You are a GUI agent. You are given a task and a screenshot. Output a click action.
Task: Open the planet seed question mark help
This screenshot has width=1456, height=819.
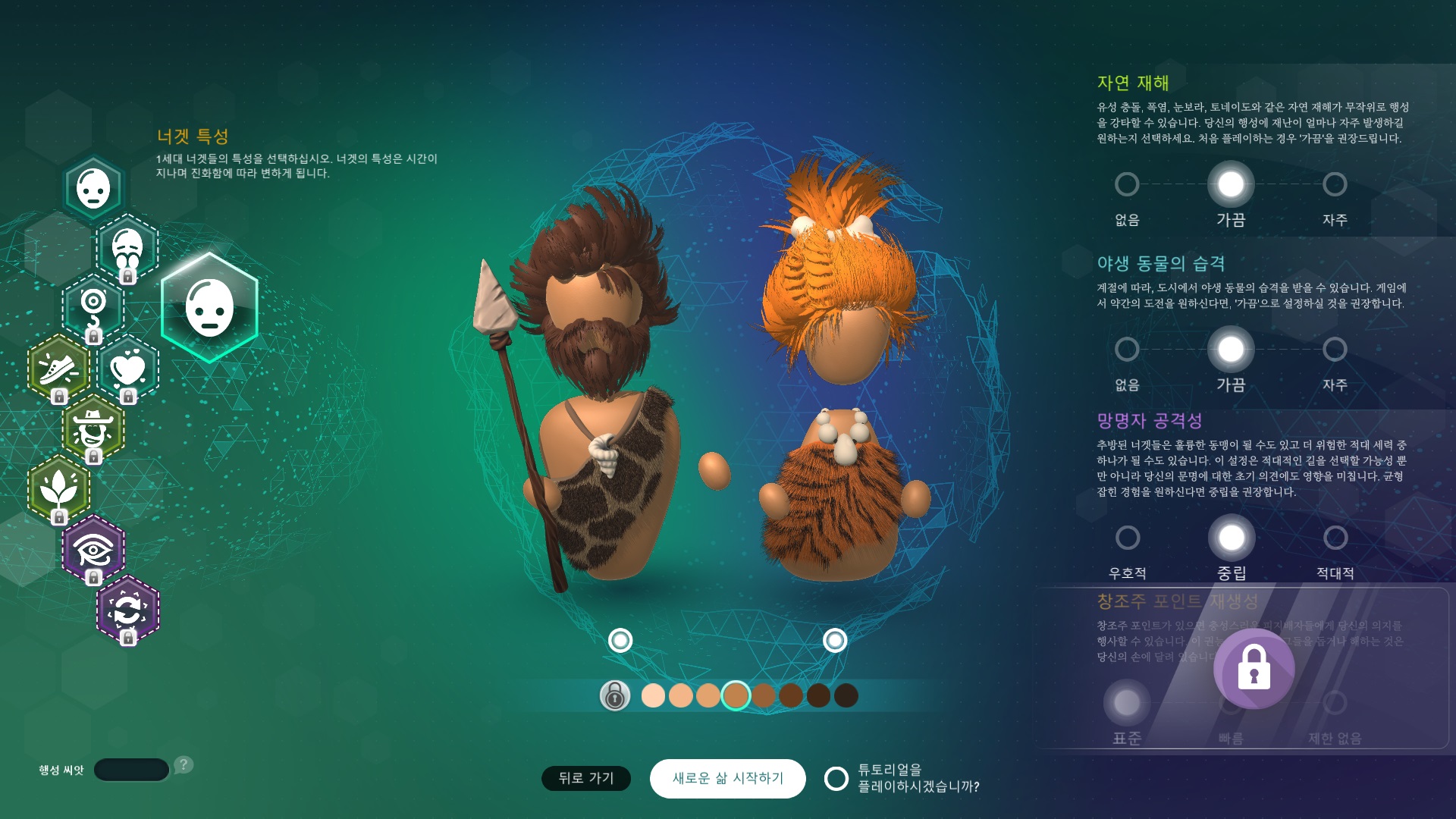coord(184,764)
